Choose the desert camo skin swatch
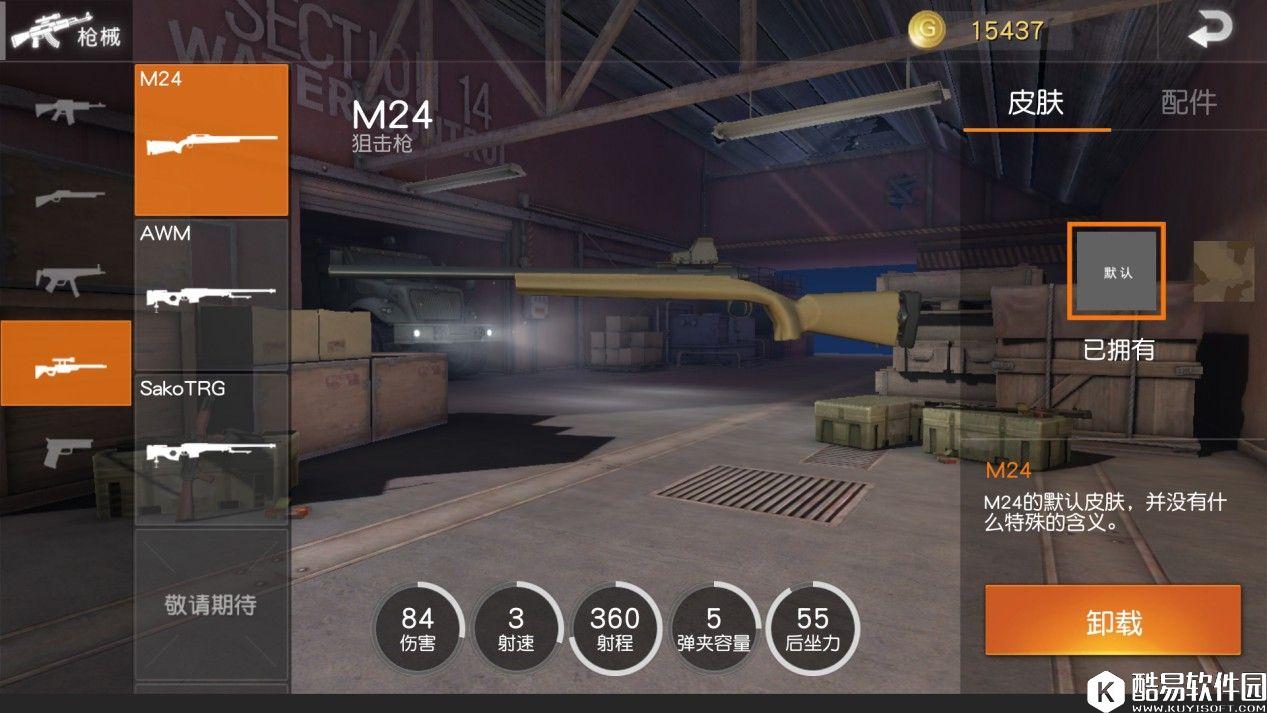 [1224, 271]
